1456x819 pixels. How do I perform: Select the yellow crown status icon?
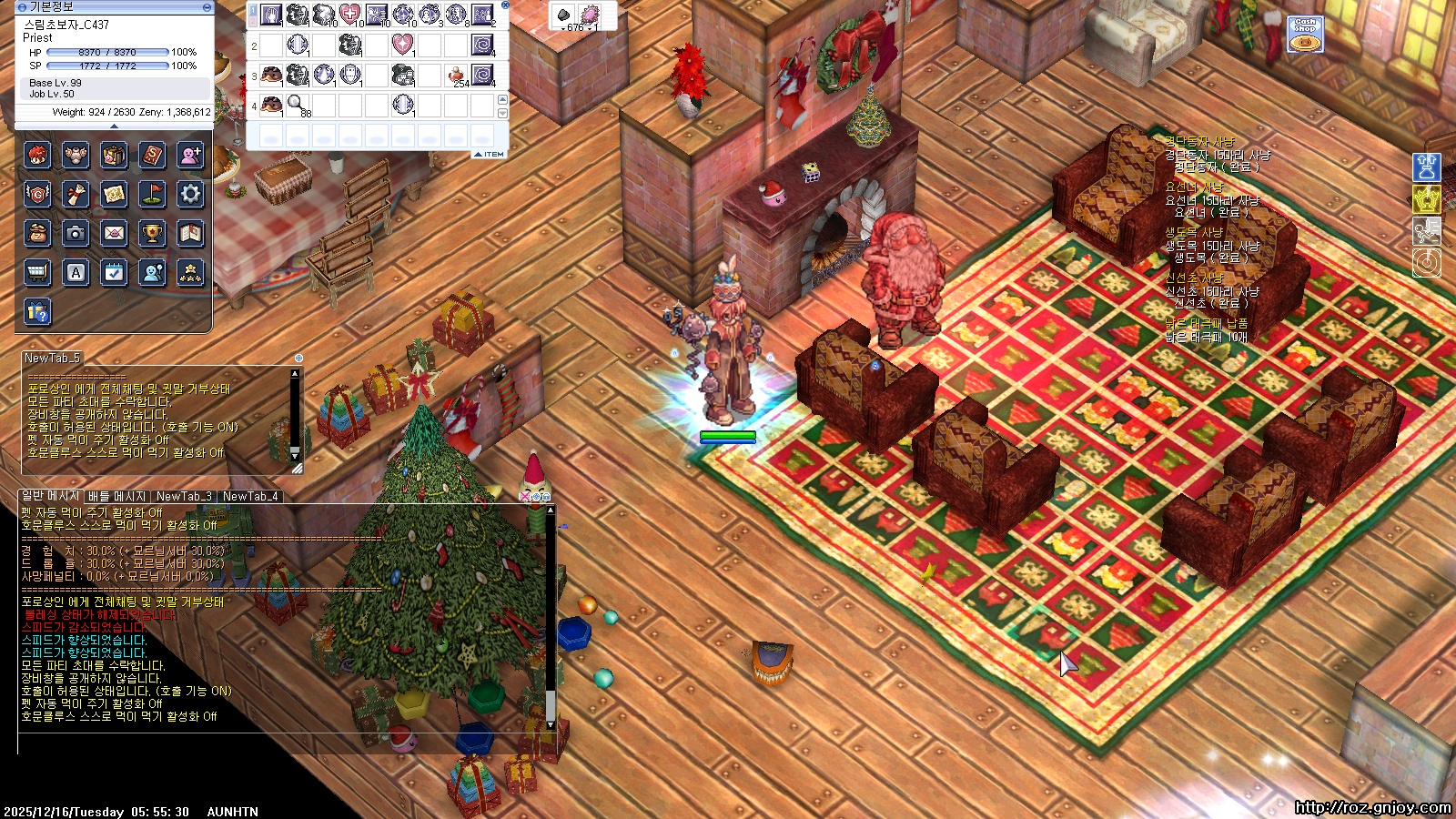(x=1426, y=198)
